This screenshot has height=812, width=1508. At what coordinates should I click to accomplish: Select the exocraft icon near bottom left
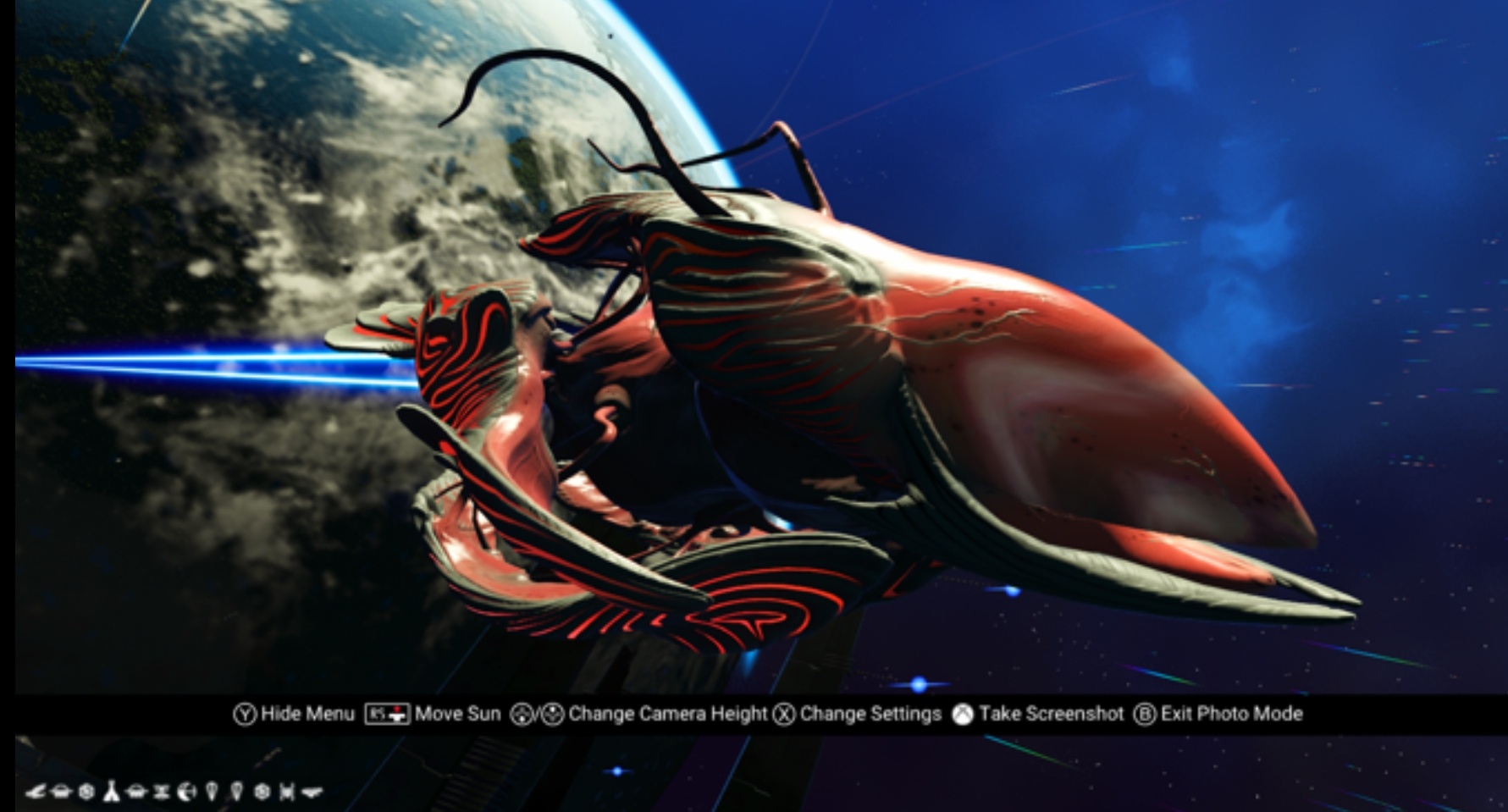(61, 792)
